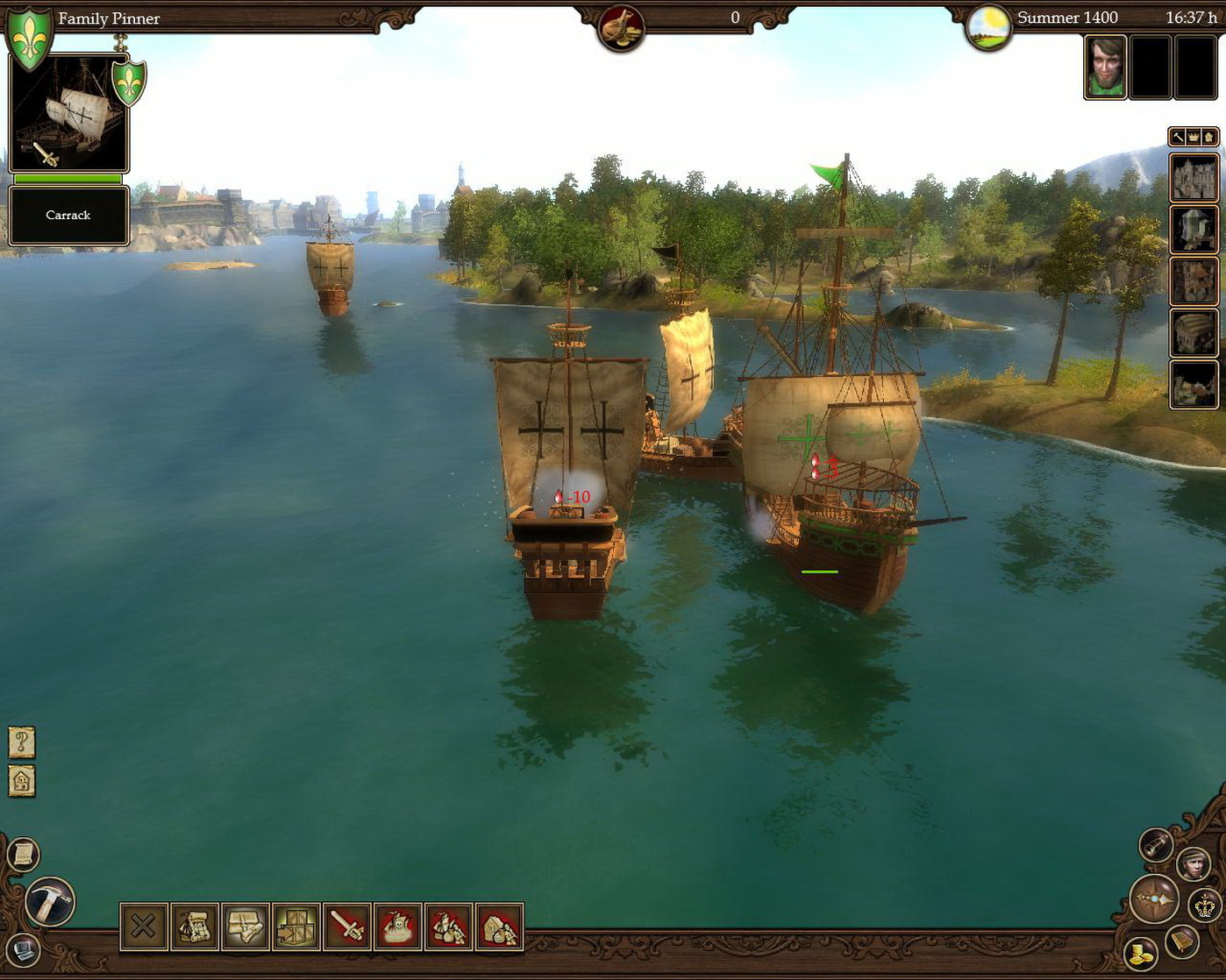Open the book chronicle button
1226x980 pixels.
pyautogui.click(x=1183, y=941)
